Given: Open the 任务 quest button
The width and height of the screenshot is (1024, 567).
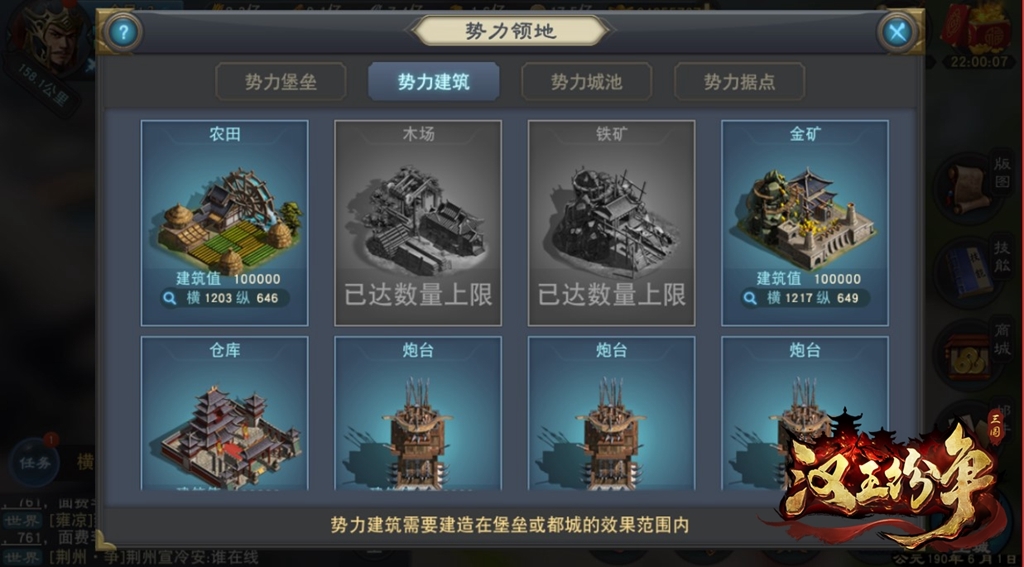Looking at the screenshot, I should [x=34, y=461].
